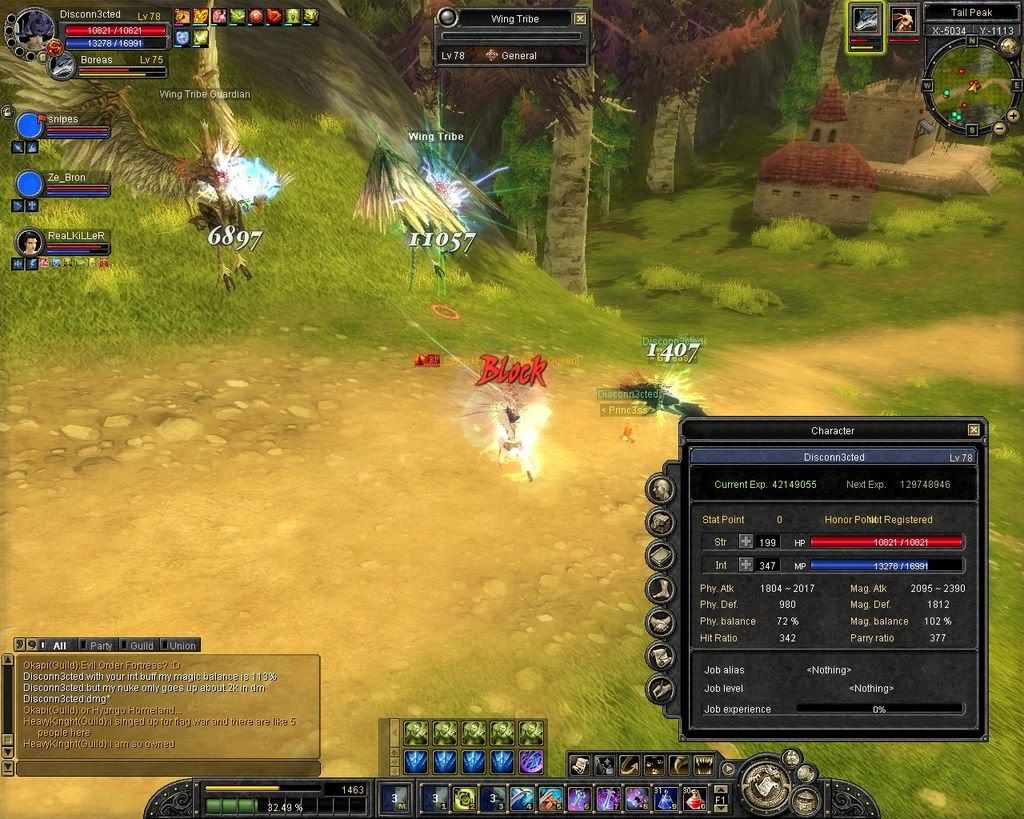The width and height of the screenshot is (1024, 819).
Task: Switch chat to the Party tab
Action: coord(97,645)
